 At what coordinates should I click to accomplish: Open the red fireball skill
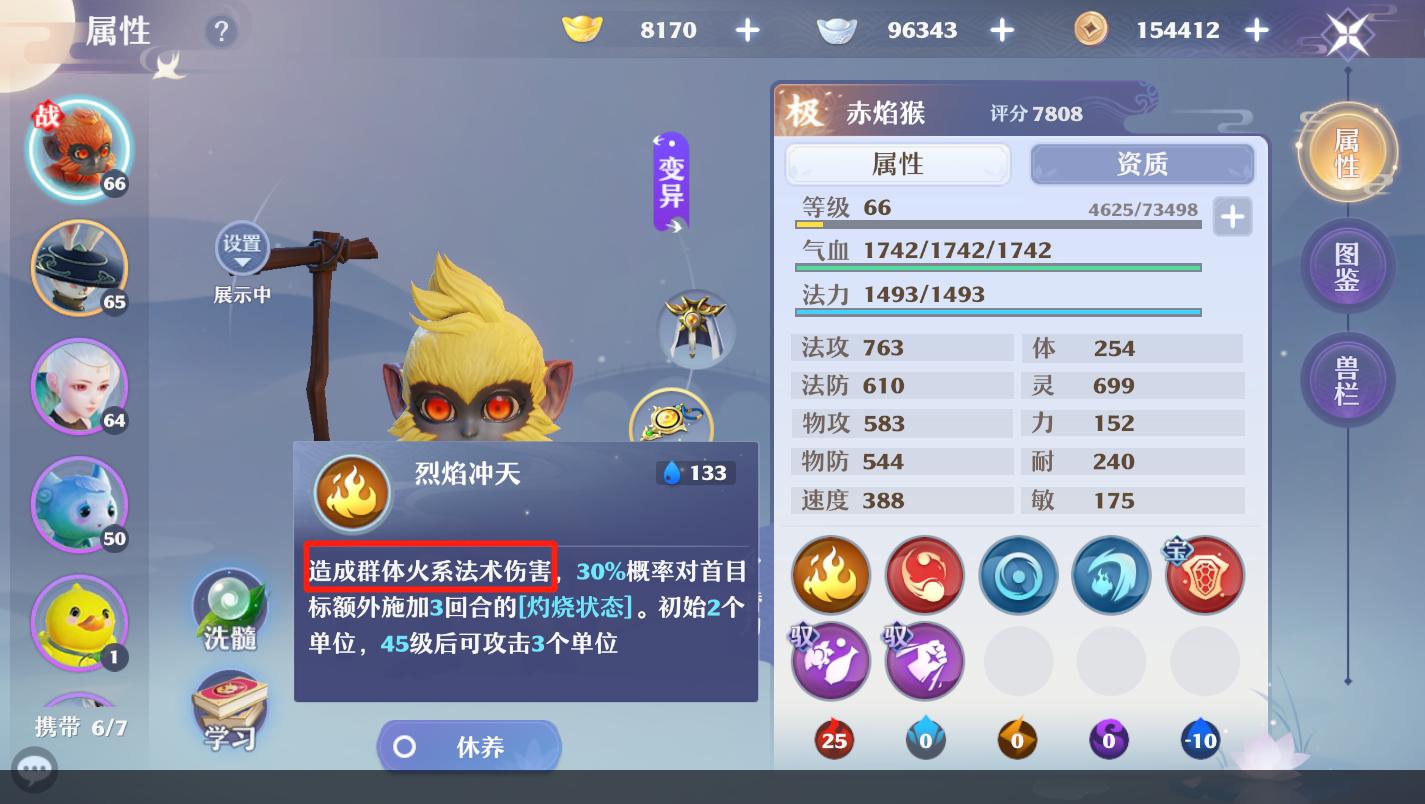(924, 575)
